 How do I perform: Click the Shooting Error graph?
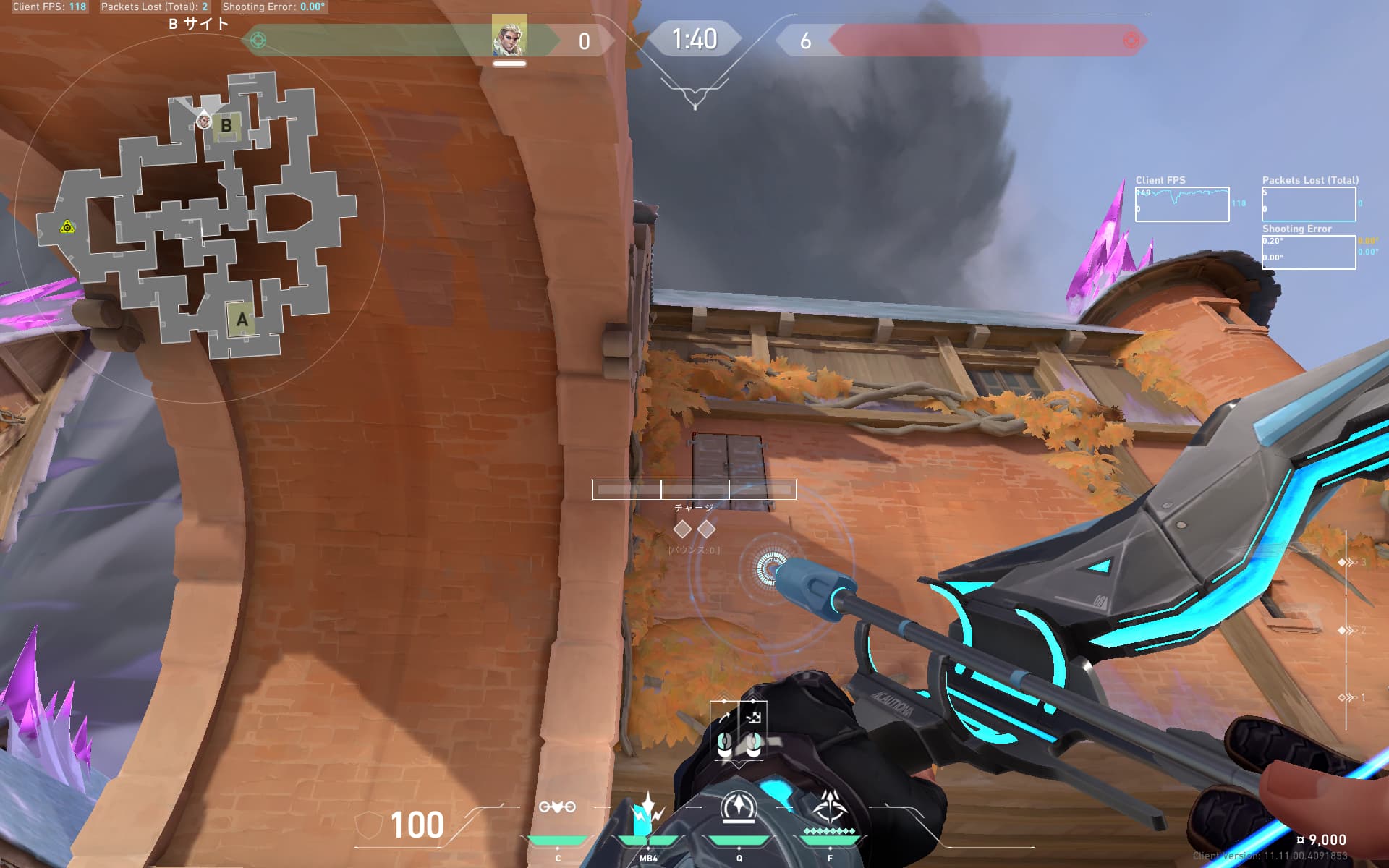(1308, 252)
